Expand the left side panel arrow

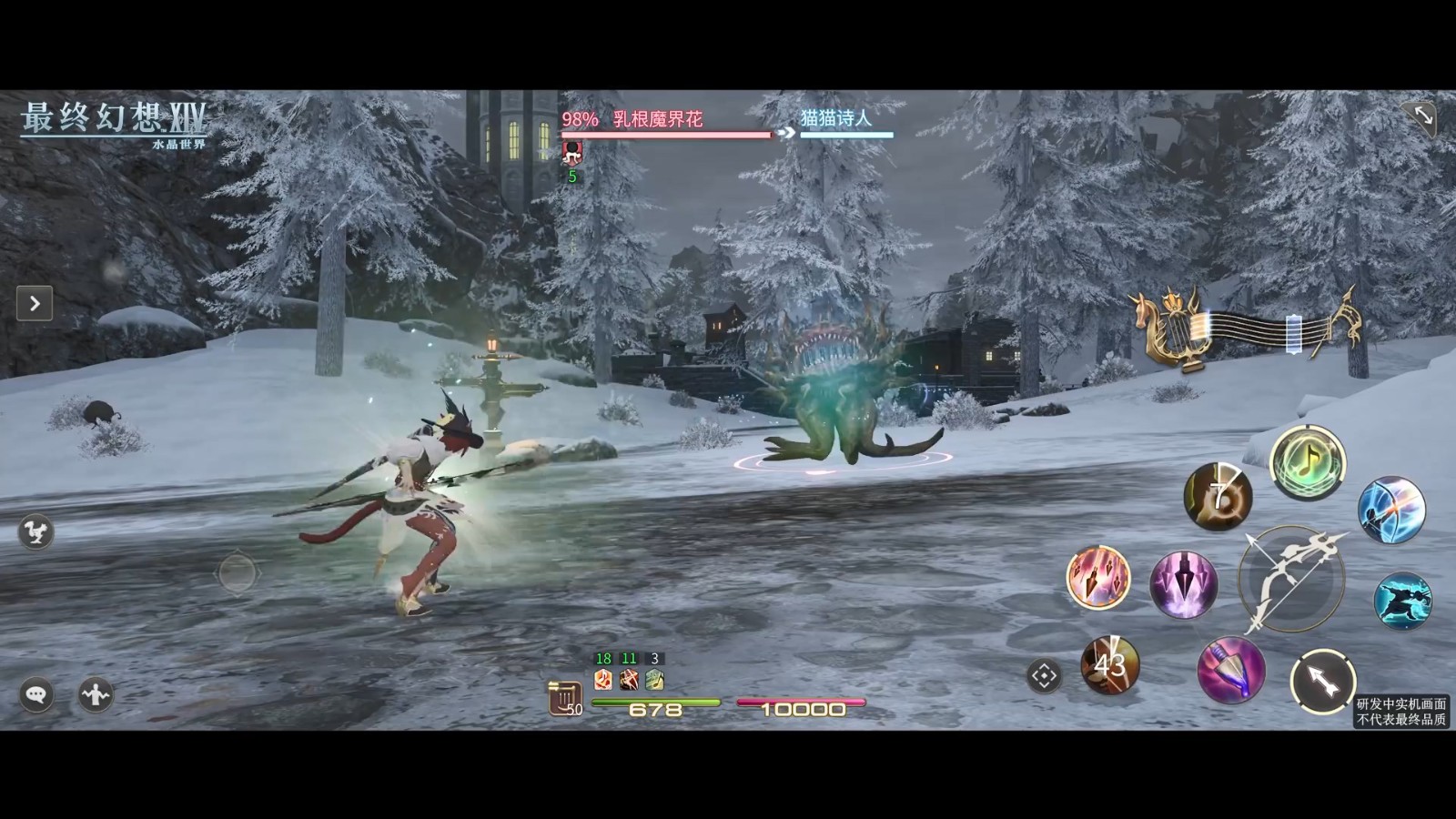35,304
